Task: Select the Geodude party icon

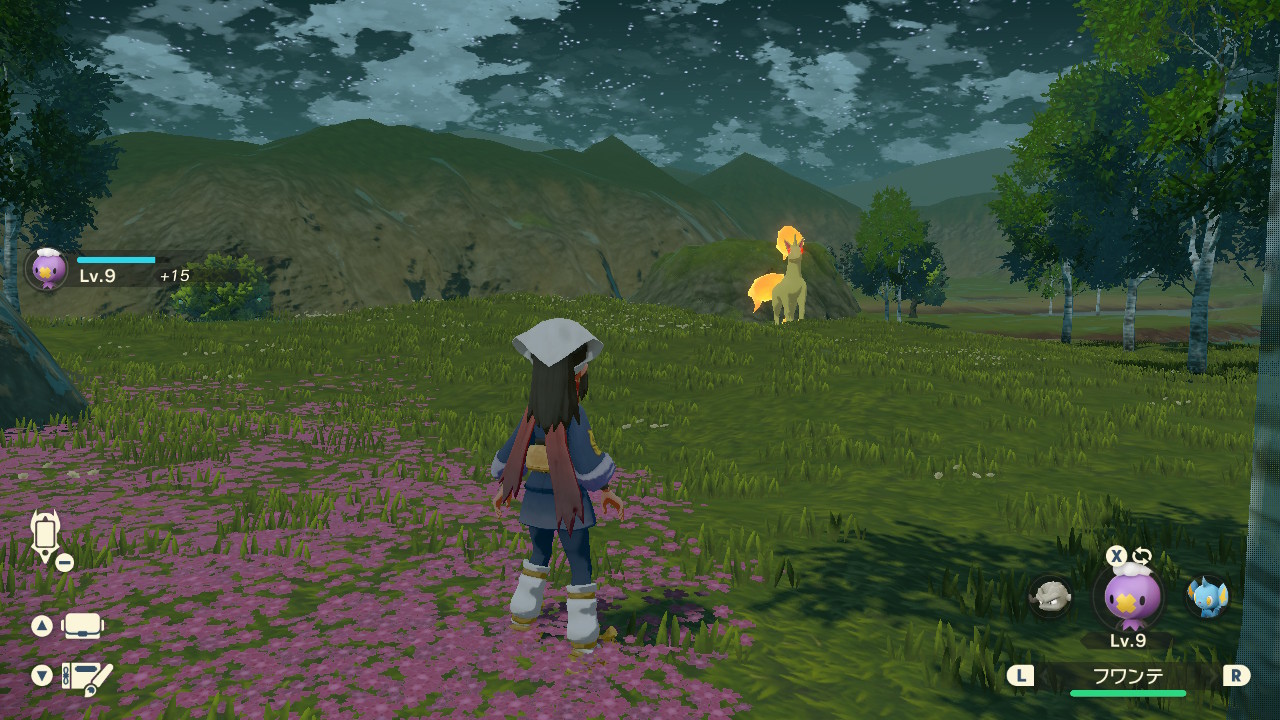Action: (x=1050, y=596)
